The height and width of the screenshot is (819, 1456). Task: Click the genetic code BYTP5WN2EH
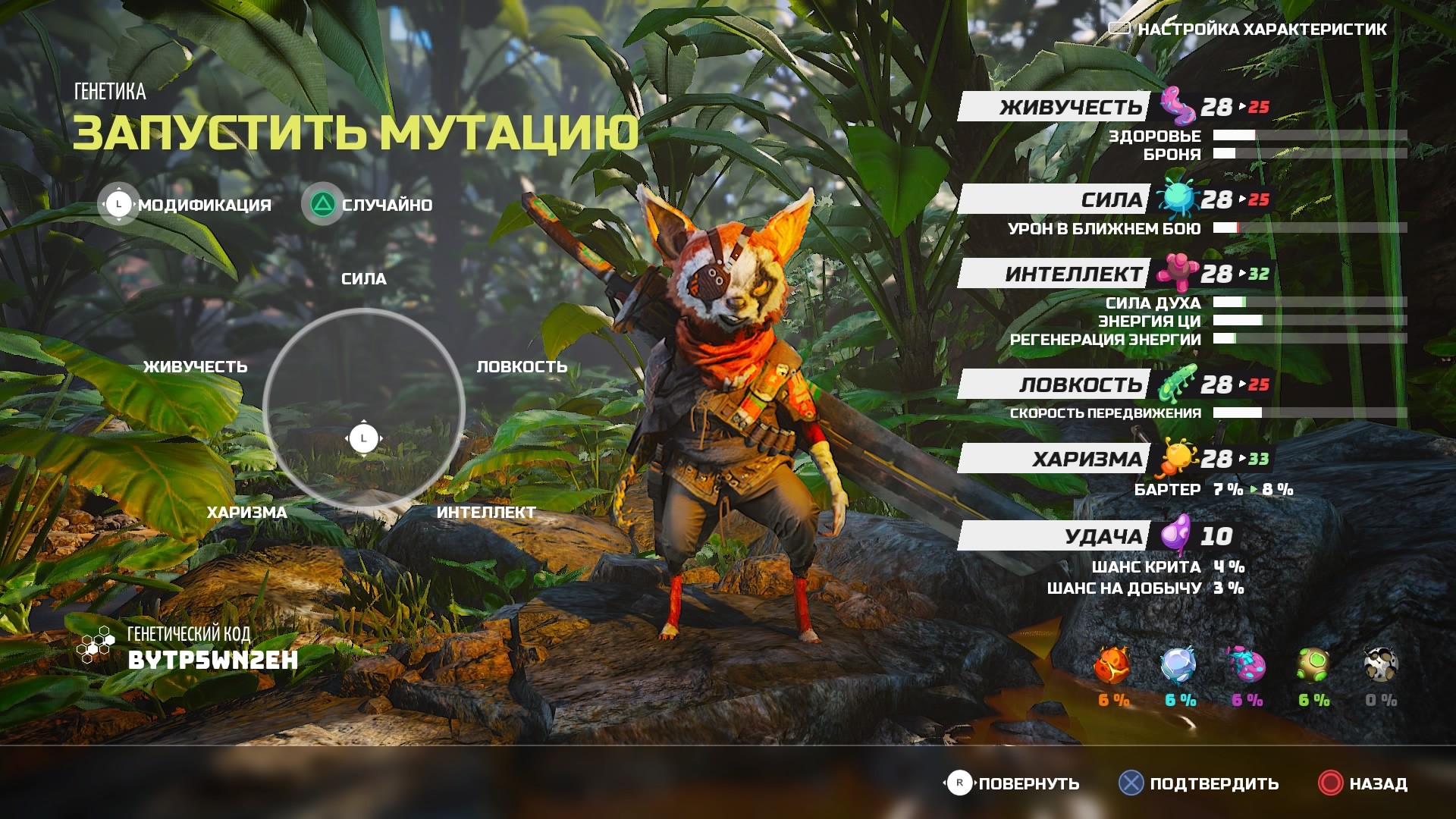[212, 661]
